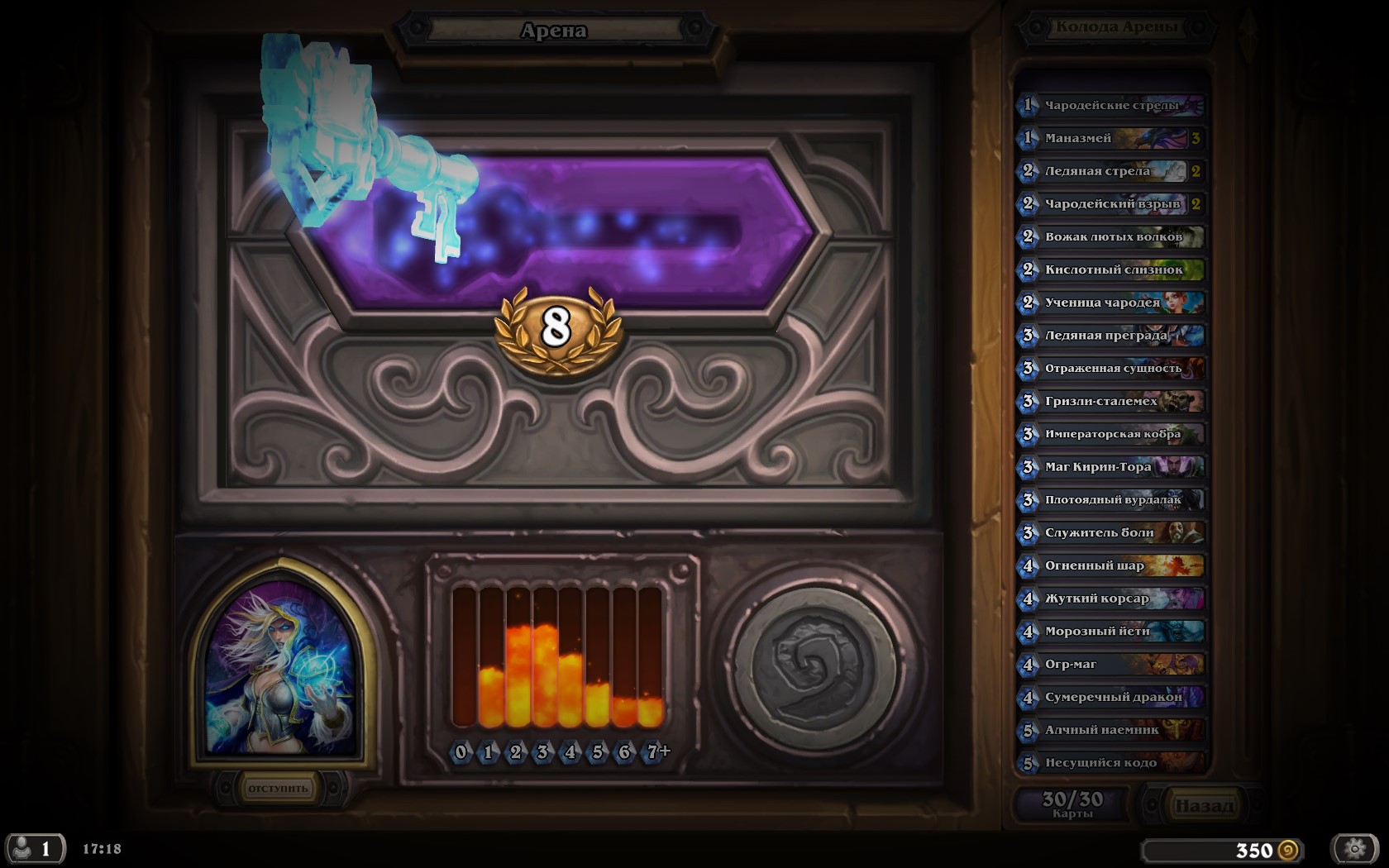Select the Сумеречный дракон card entry
This screenshot has height=868, width=1389.
click(1110, 697)
